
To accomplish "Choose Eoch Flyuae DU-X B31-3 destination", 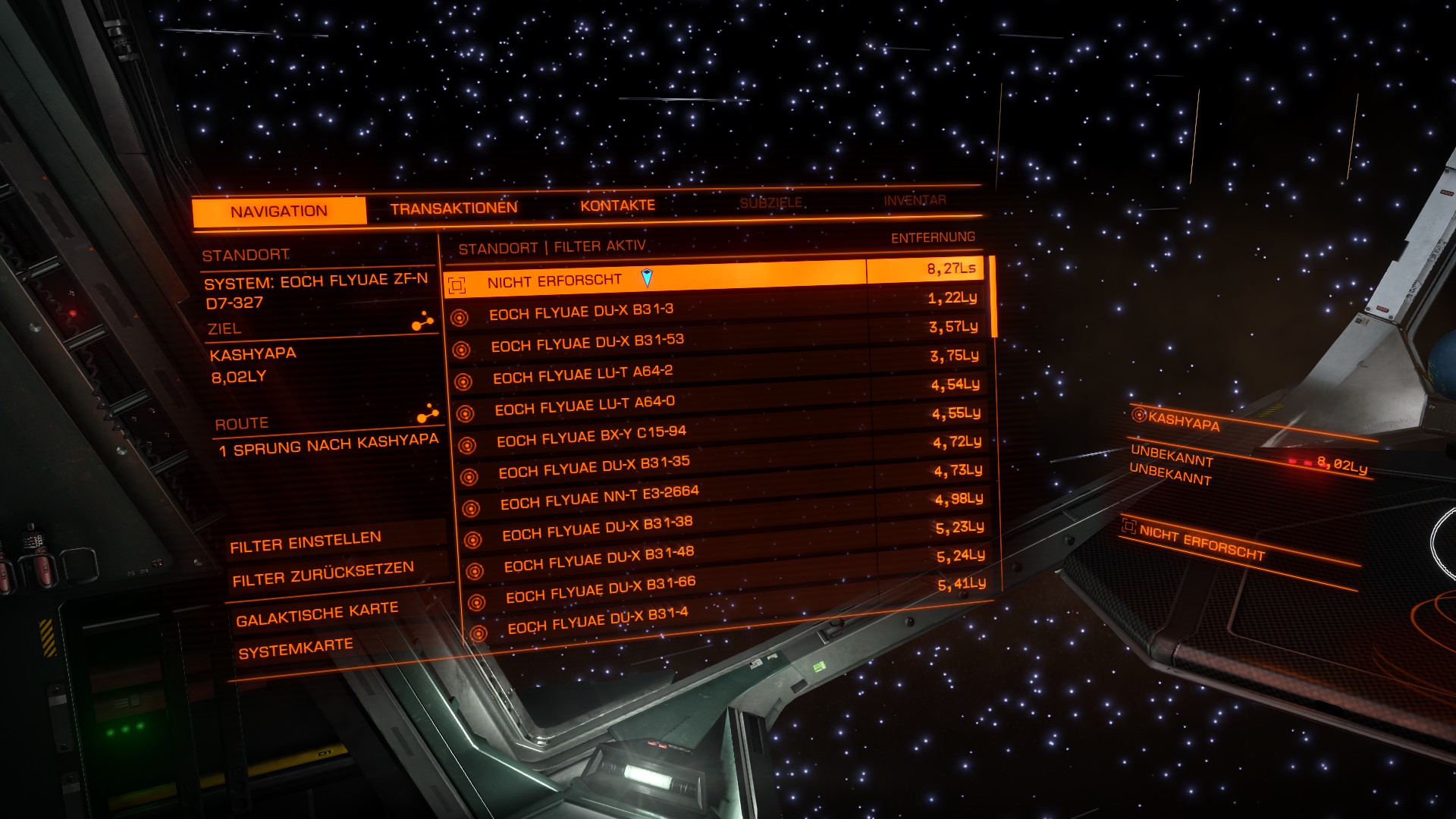I will (581, 312).
